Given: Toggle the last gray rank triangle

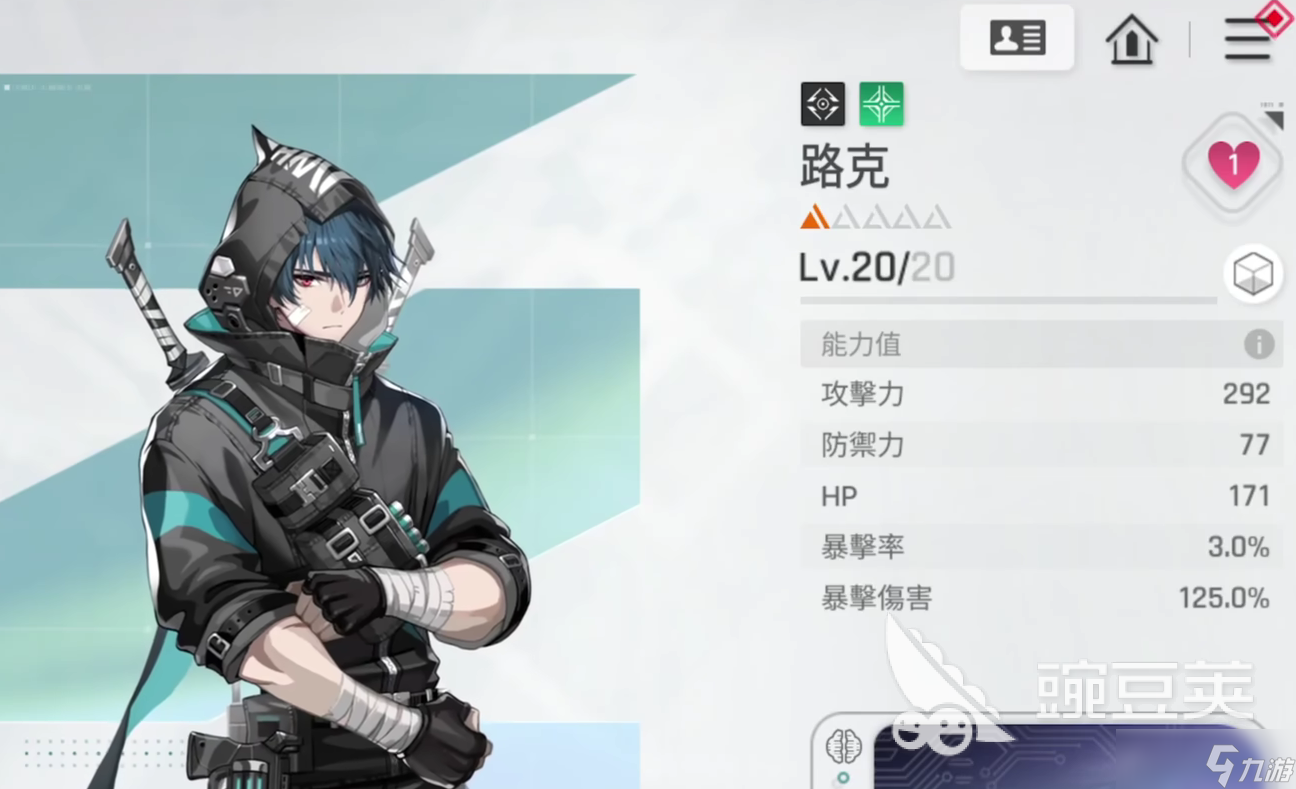Looking at the screenshot, I should (935, 216).
